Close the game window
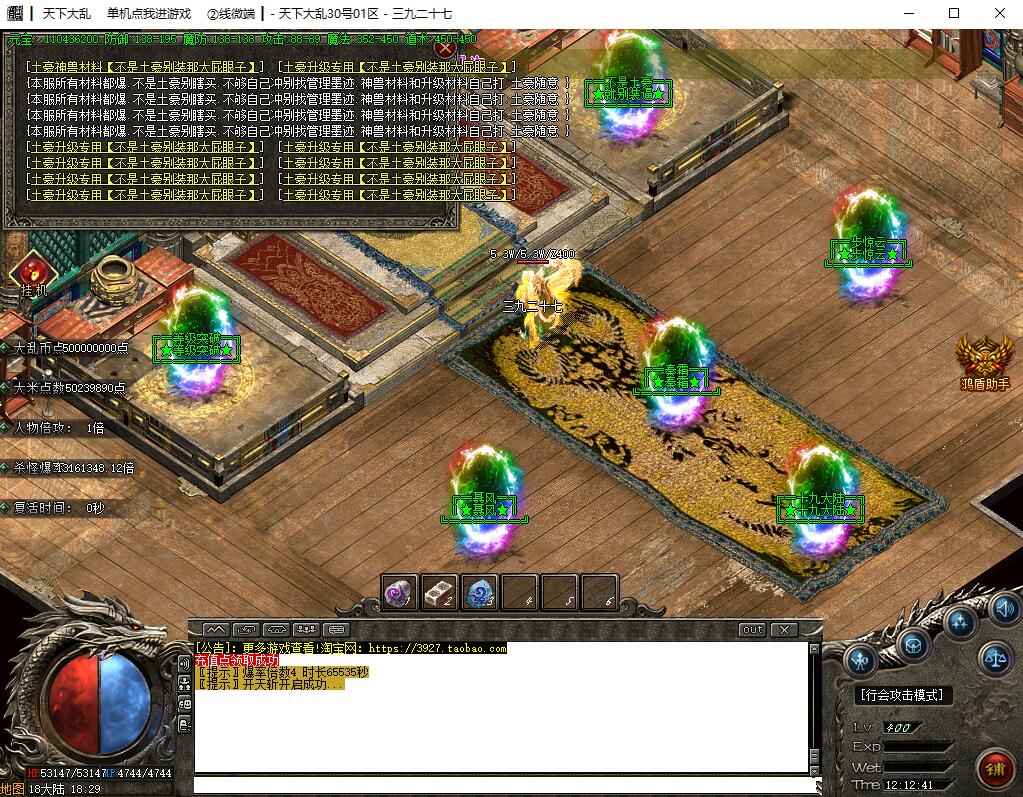This screenshot has height=797, width=1023. pos(1000,13)
